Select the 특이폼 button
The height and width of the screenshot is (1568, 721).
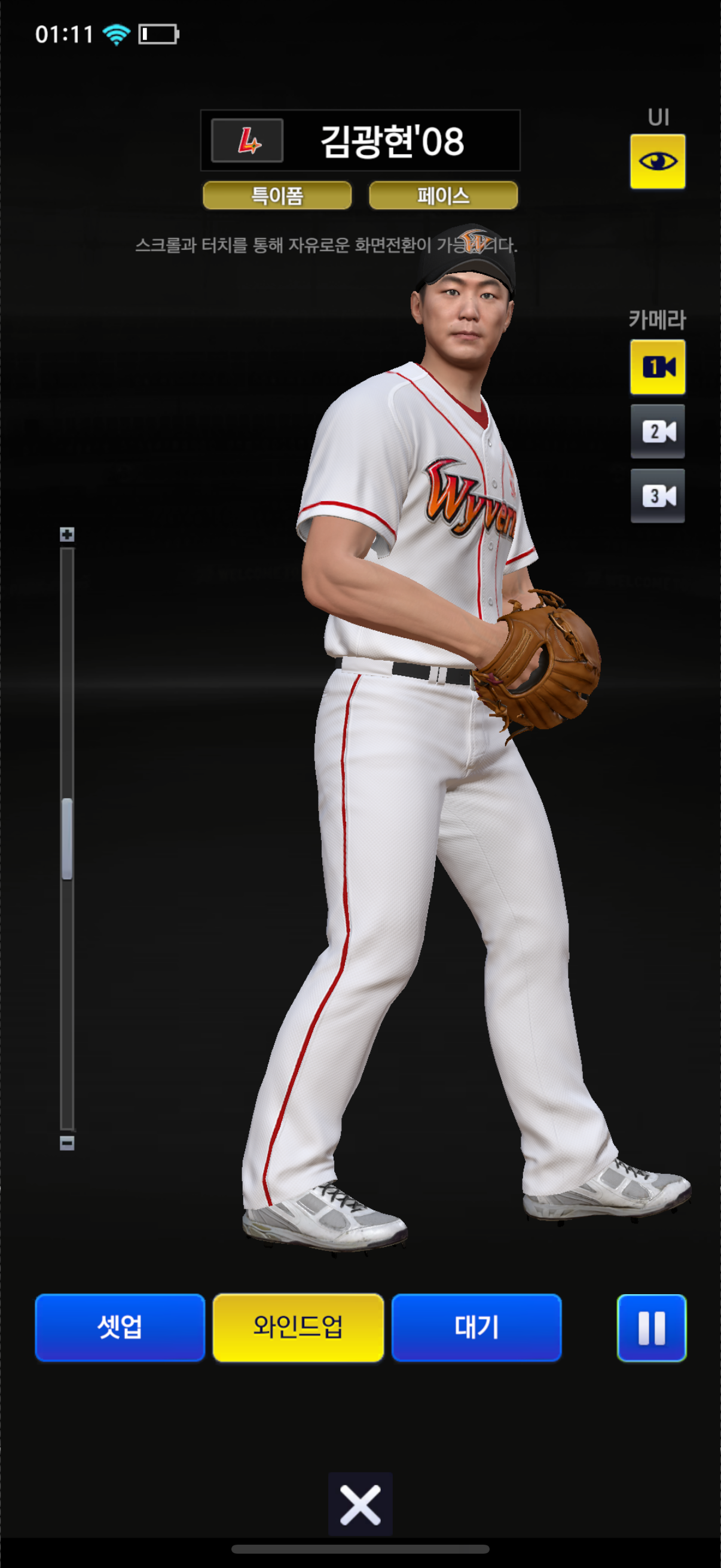click(x=277, y=196)
